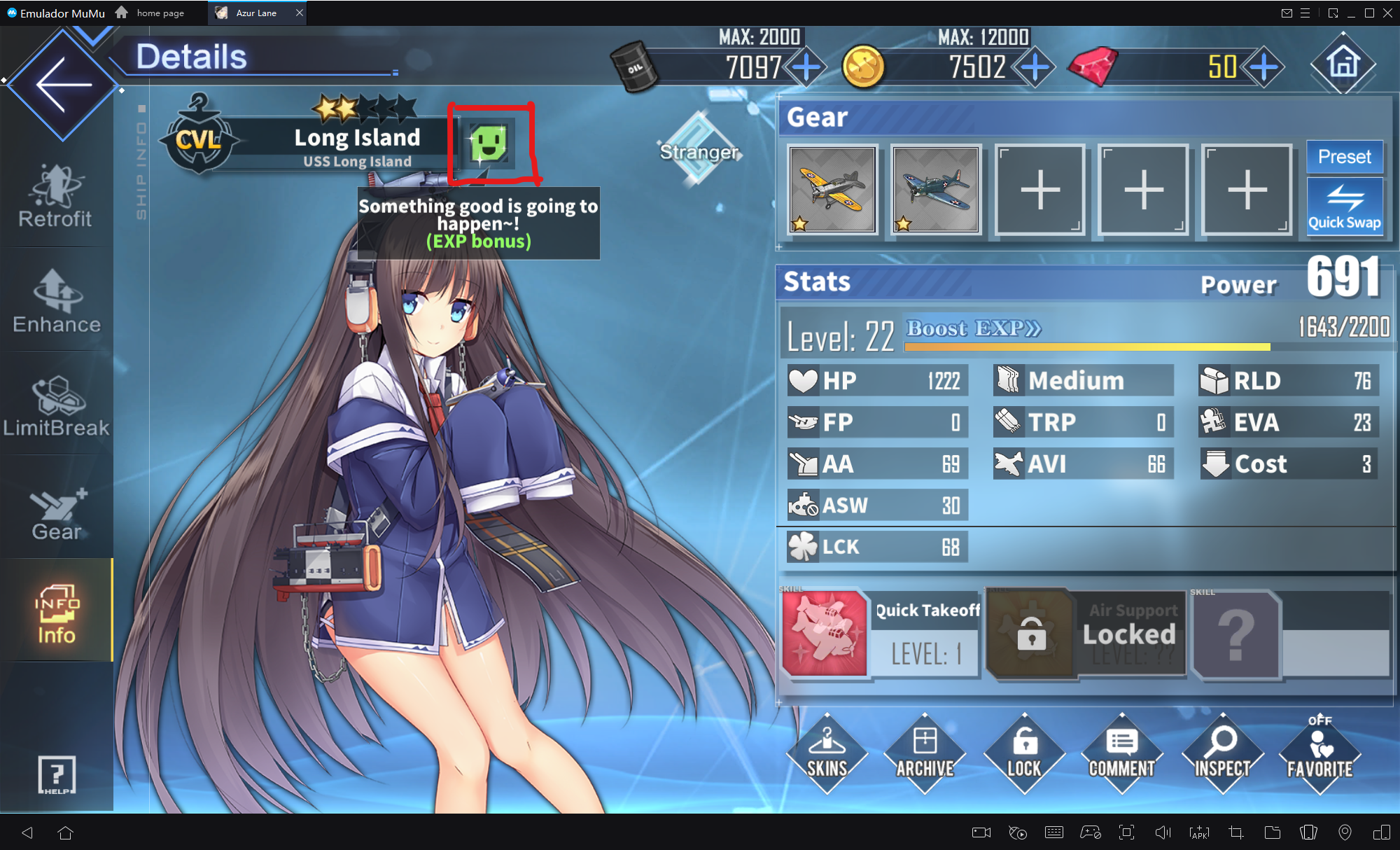Open the LimitBreak tab
This screenshot has height=850, width=1400.
57,407
